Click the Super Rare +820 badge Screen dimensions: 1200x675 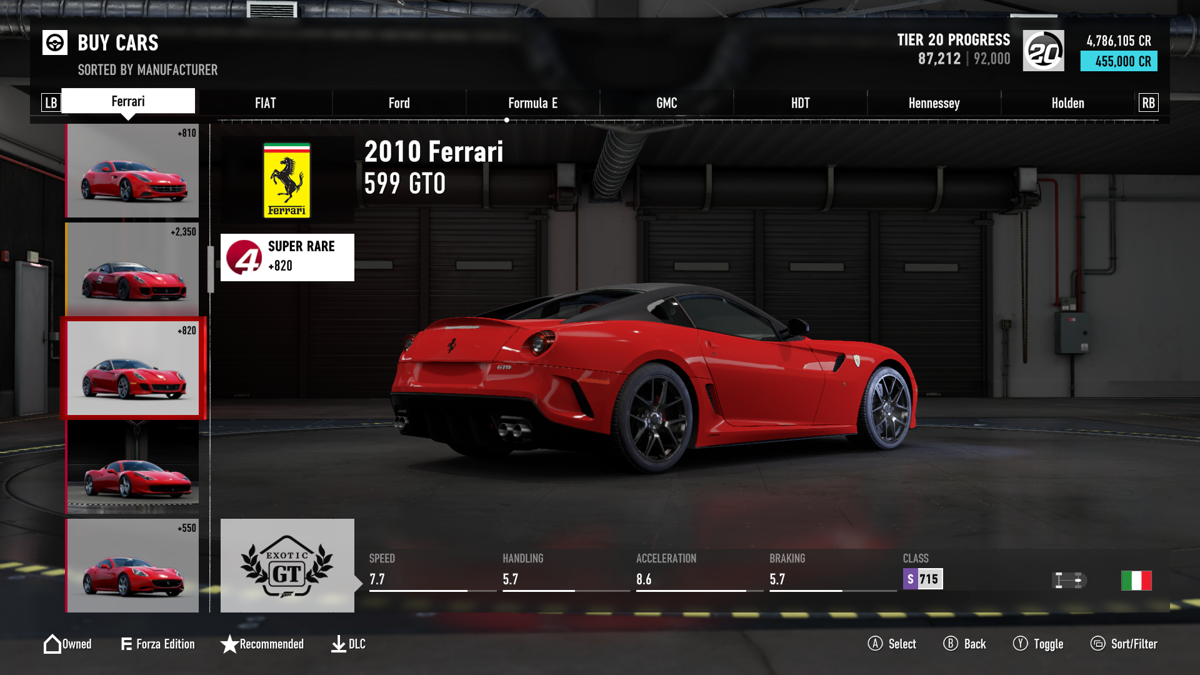(287, 257)
